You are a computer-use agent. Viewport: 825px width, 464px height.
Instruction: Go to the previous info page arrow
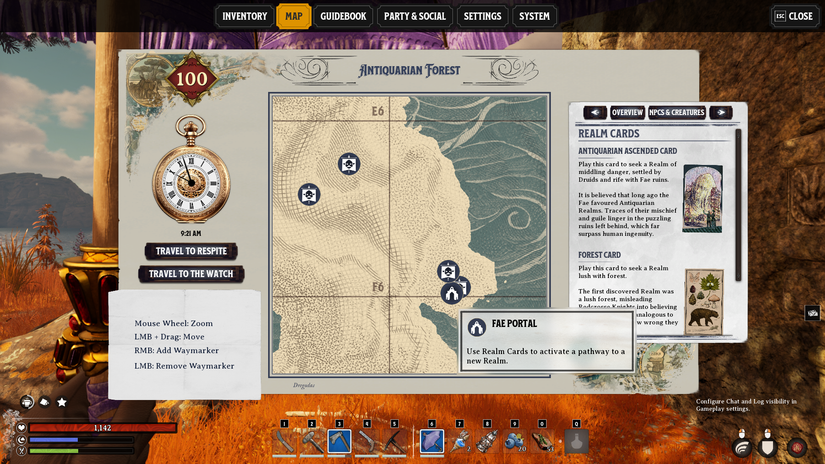pos(595,113)
